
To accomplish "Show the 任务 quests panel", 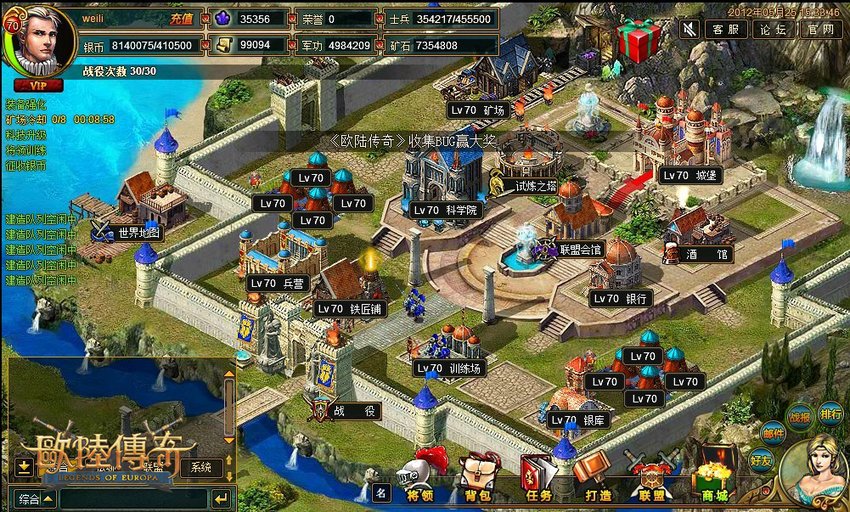I will tap(538, 480).
